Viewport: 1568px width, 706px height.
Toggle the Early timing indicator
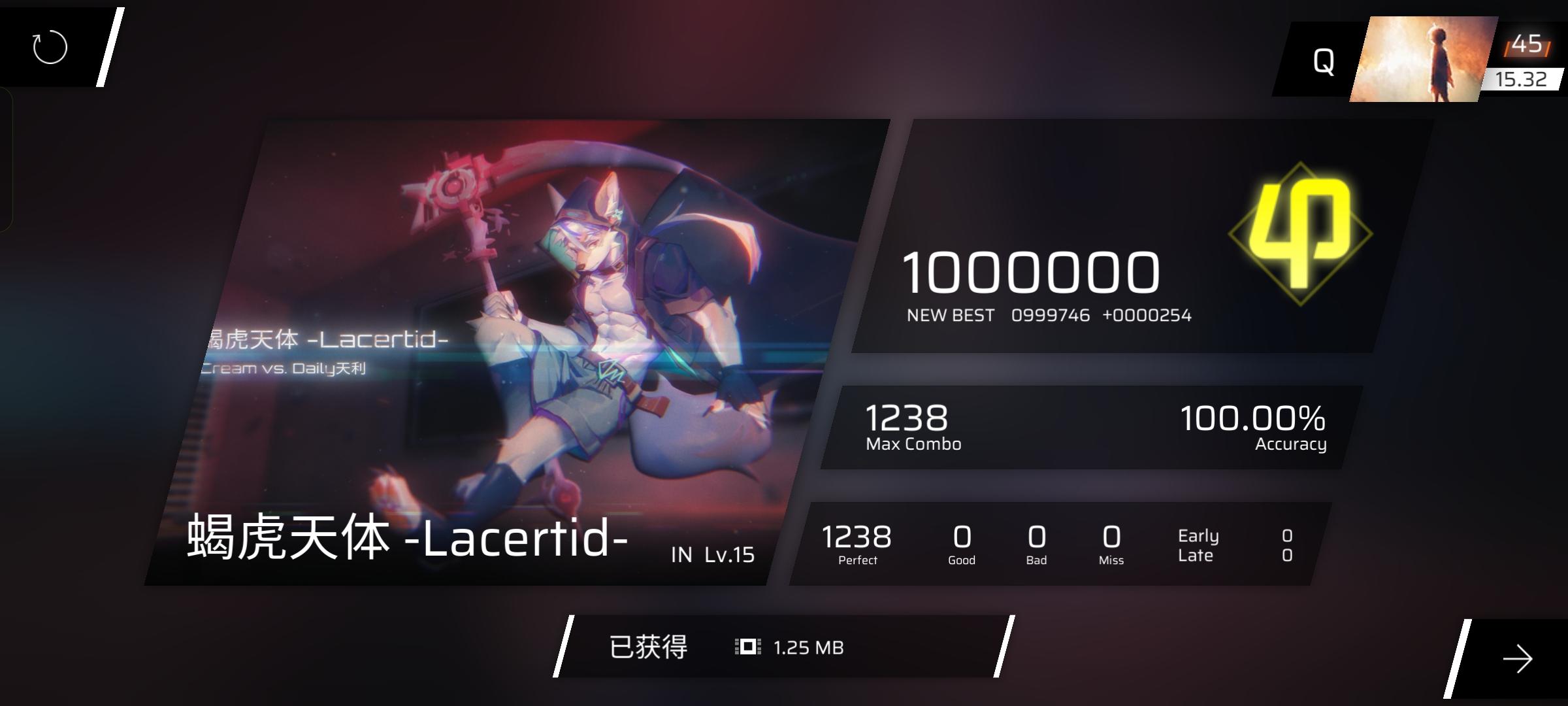[x=1198, y=535]
